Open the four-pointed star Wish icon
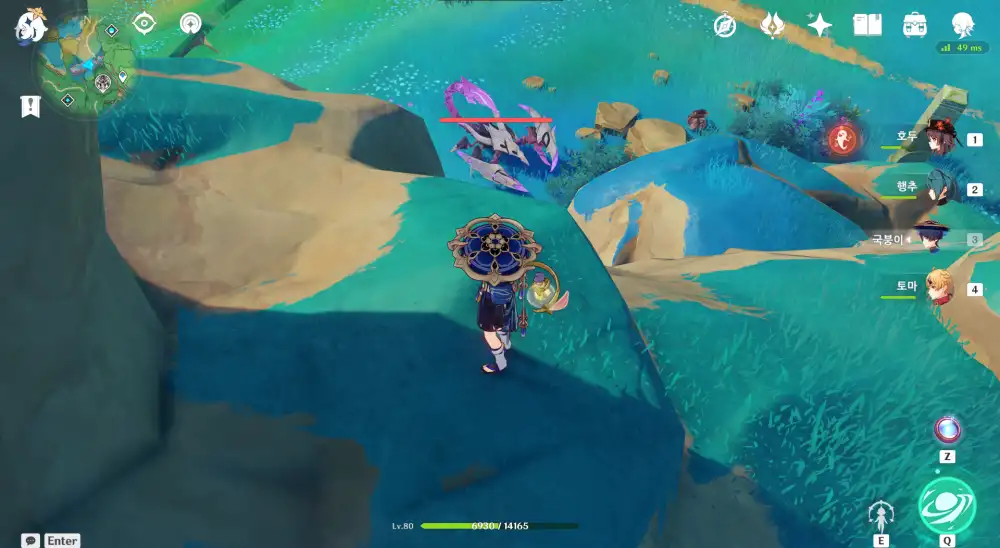The height and width of the screenshot is (548, 1000). coord(819,25)
